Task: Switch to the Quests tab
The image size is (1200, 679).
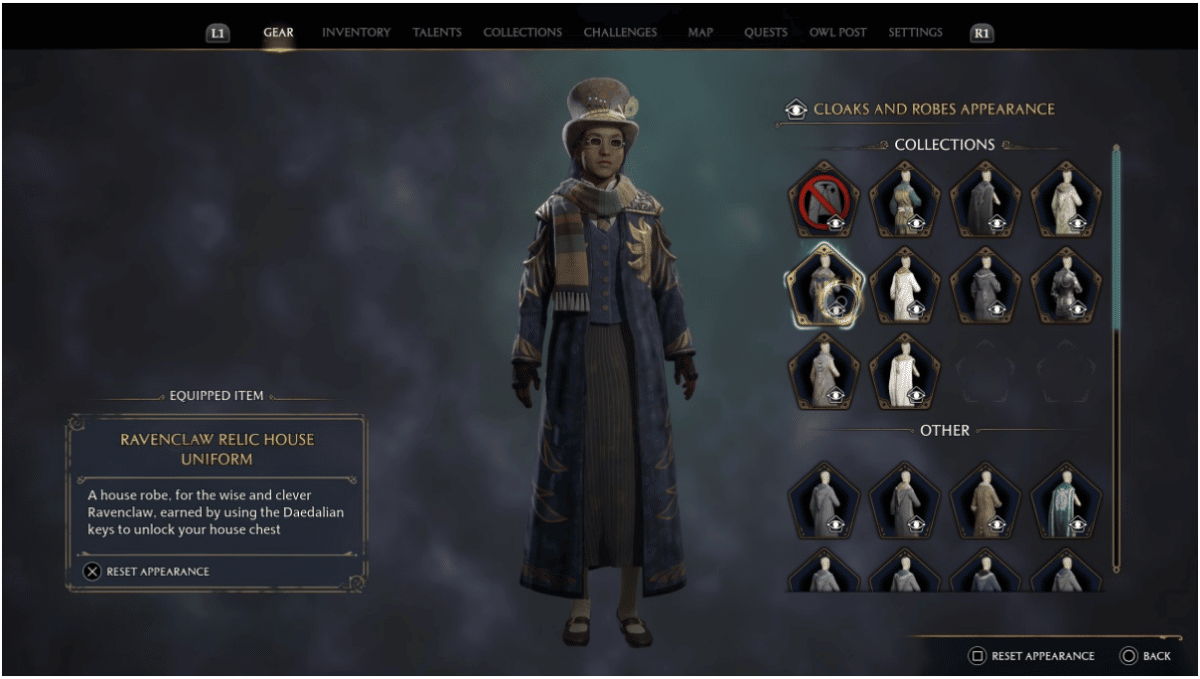Action: coord(765,33)
